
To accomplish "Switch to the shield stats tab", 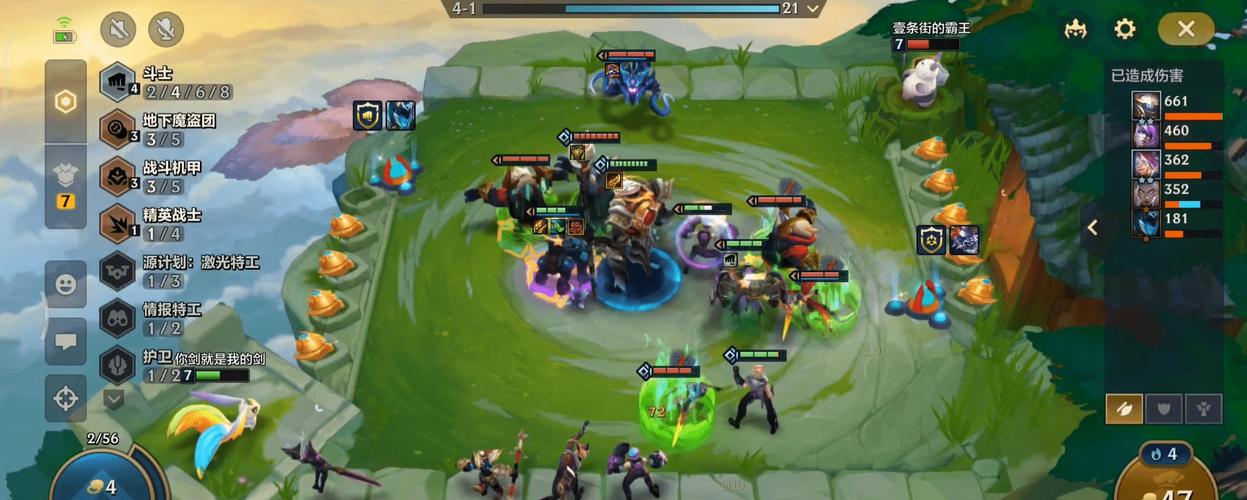I will point(1164,408).
